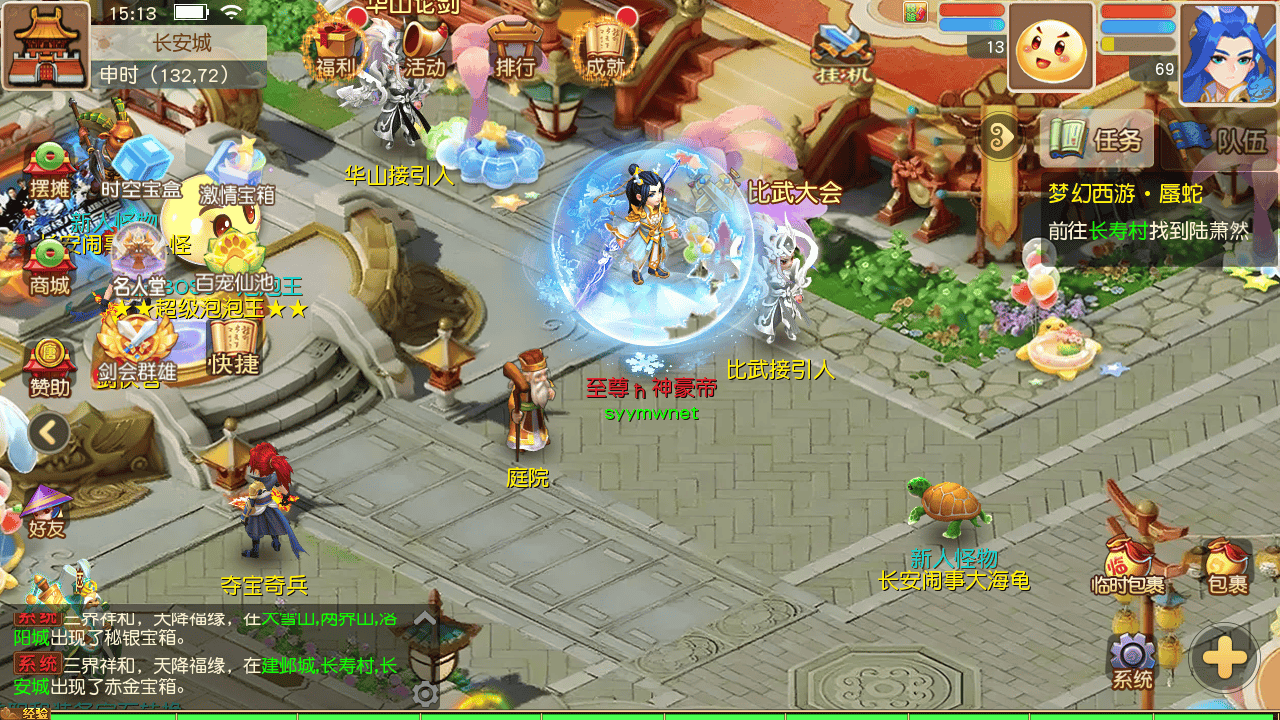The width and height of the screenshot is (1280, 720).
Task: Open the 系统 system settings gear
Action: [x=1132, y=661]
